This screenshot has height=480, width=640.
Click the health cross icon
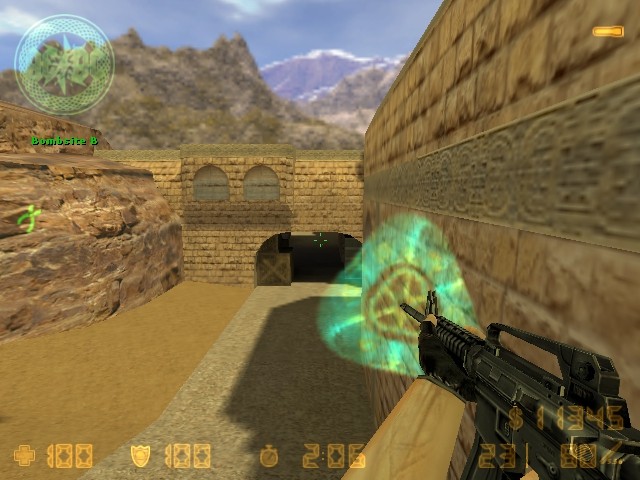coord(24,457)
